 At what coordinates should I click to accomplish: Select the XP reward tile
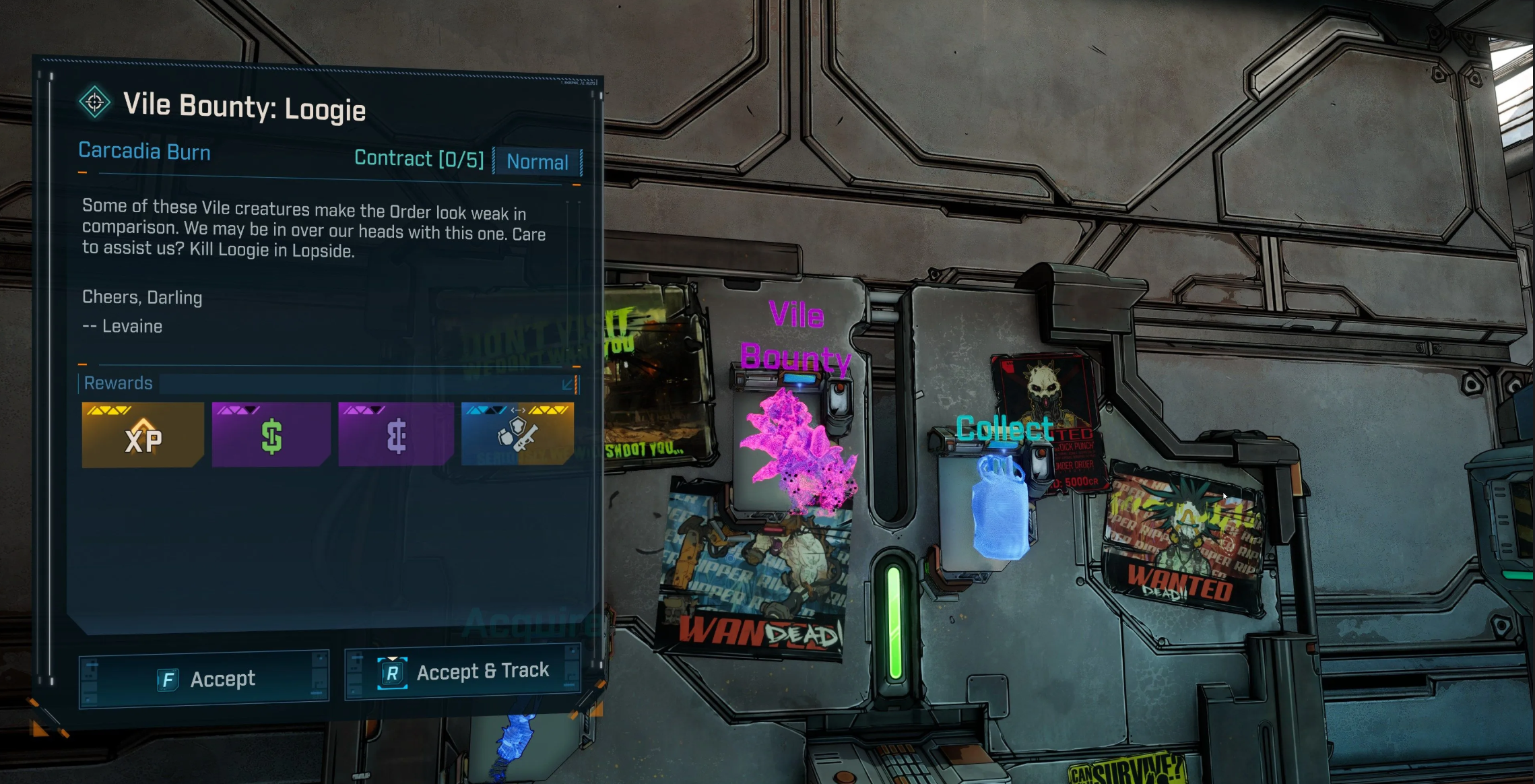[142, 435]
